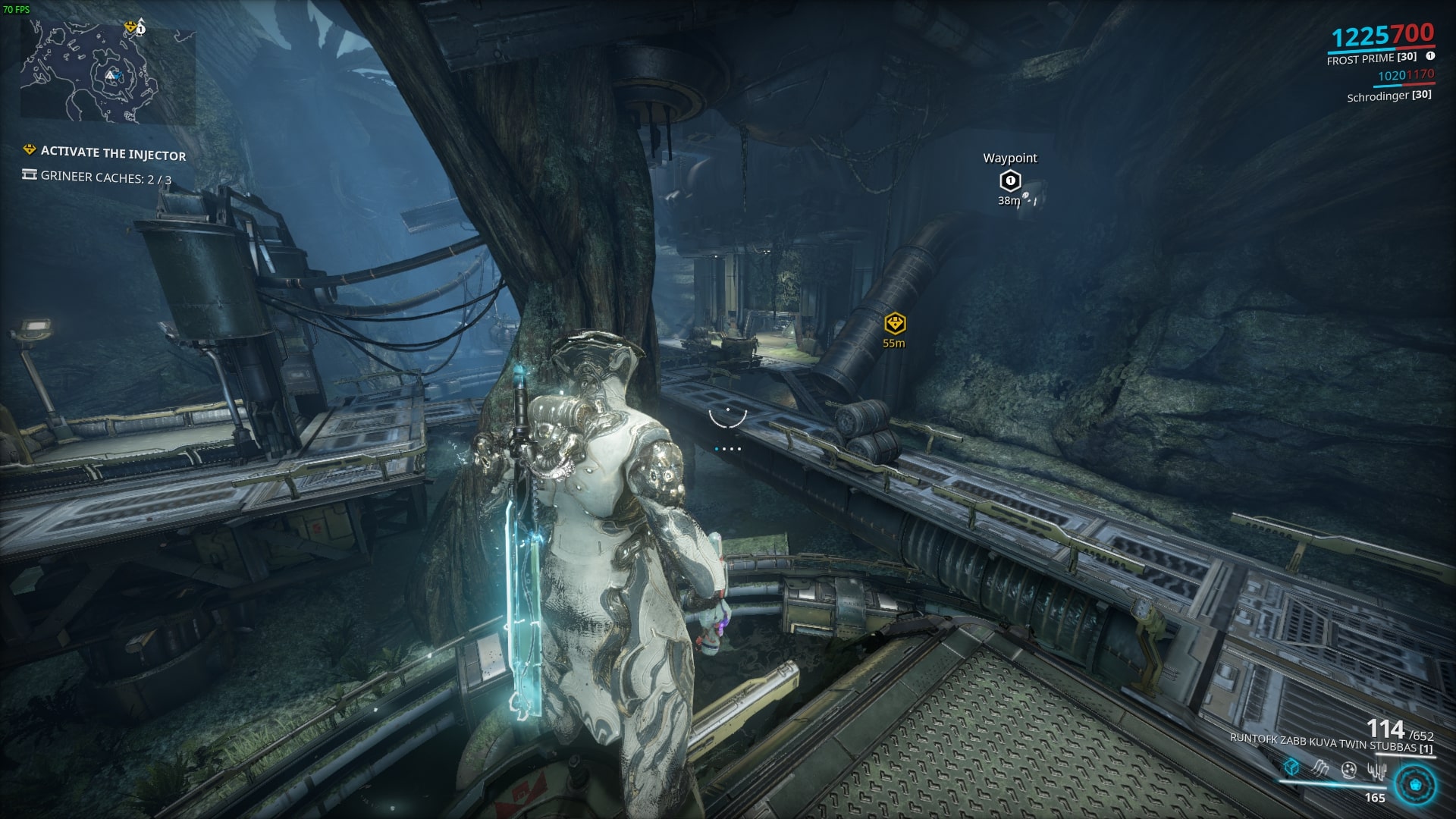
Task: Select the white hexagon Waypoint marker
Action: [1009, 181]
